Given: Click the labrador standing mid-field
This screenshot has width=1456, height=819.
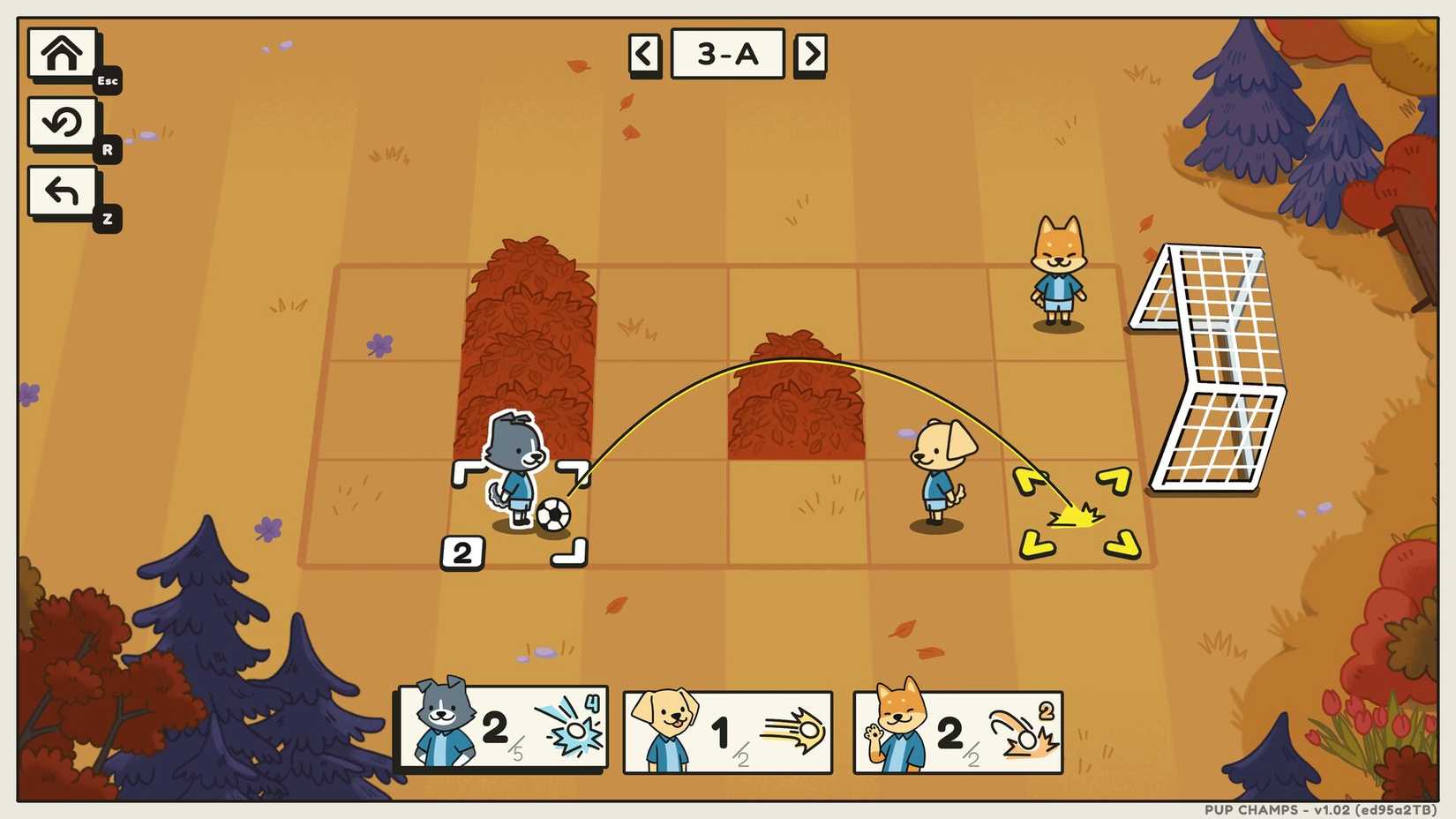Looking at the screenshot, I should (941, 472).
